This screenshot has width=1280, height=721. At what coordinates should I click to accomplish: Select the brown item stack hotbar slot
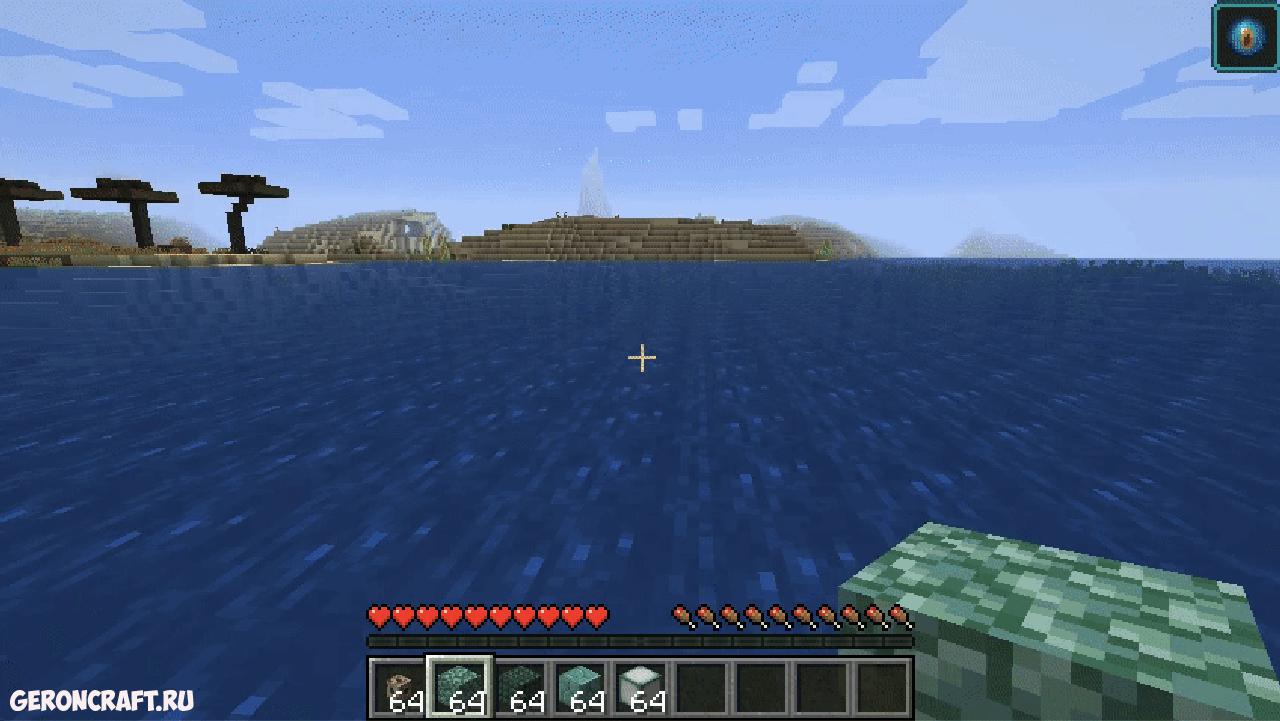pos(400,687)
